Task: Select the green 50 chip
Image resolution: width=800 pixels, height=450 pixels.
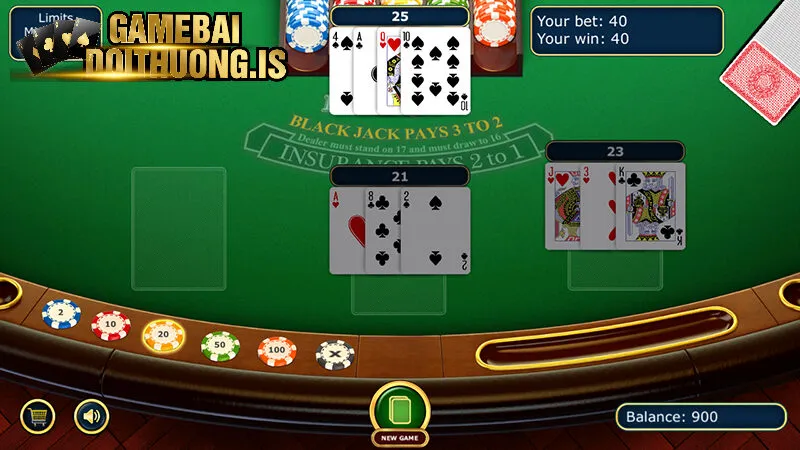Action: click(220, 345)
